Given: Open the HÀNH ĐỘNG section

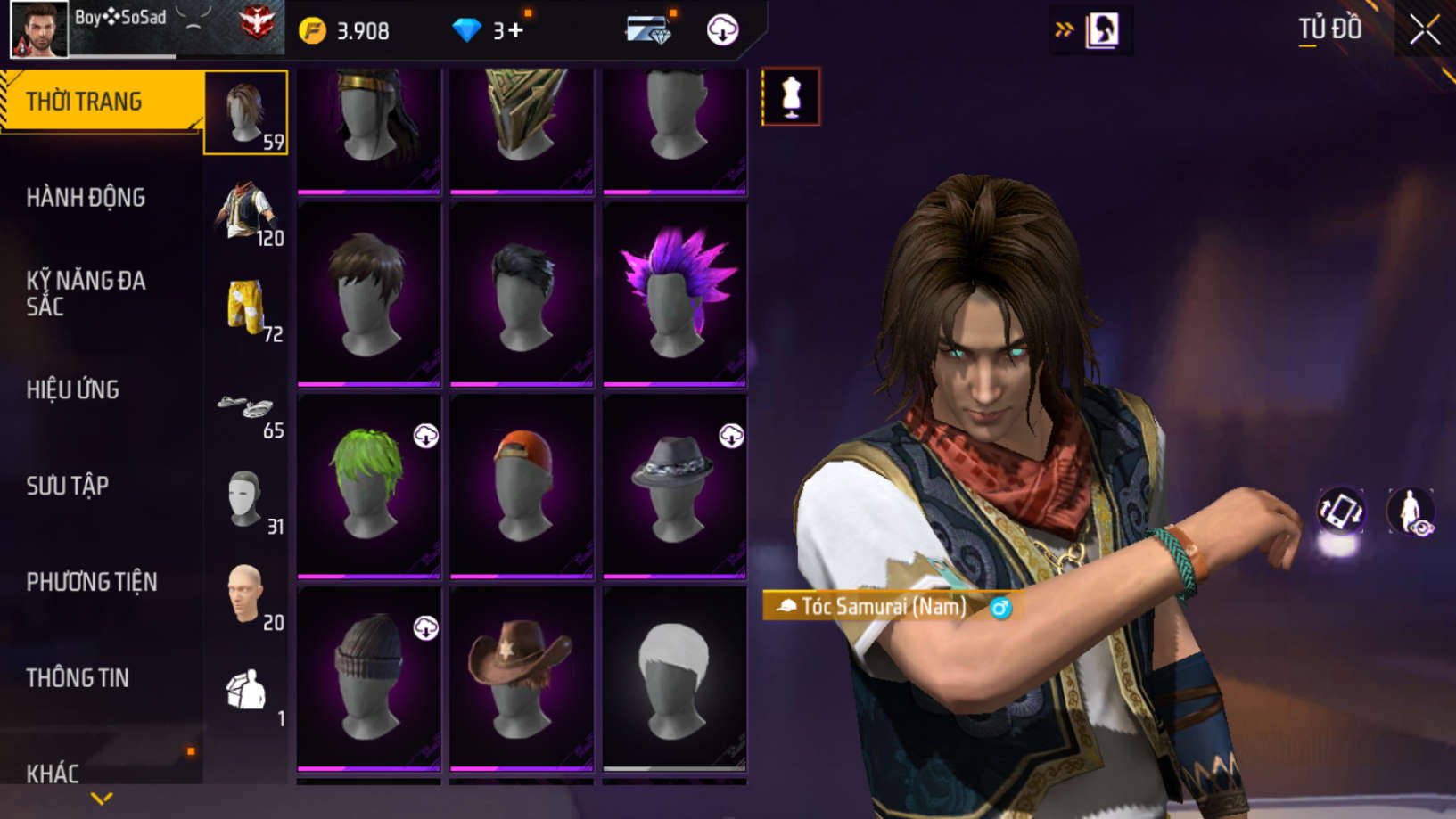Looking at the screenshot, I should coord(86,198).
